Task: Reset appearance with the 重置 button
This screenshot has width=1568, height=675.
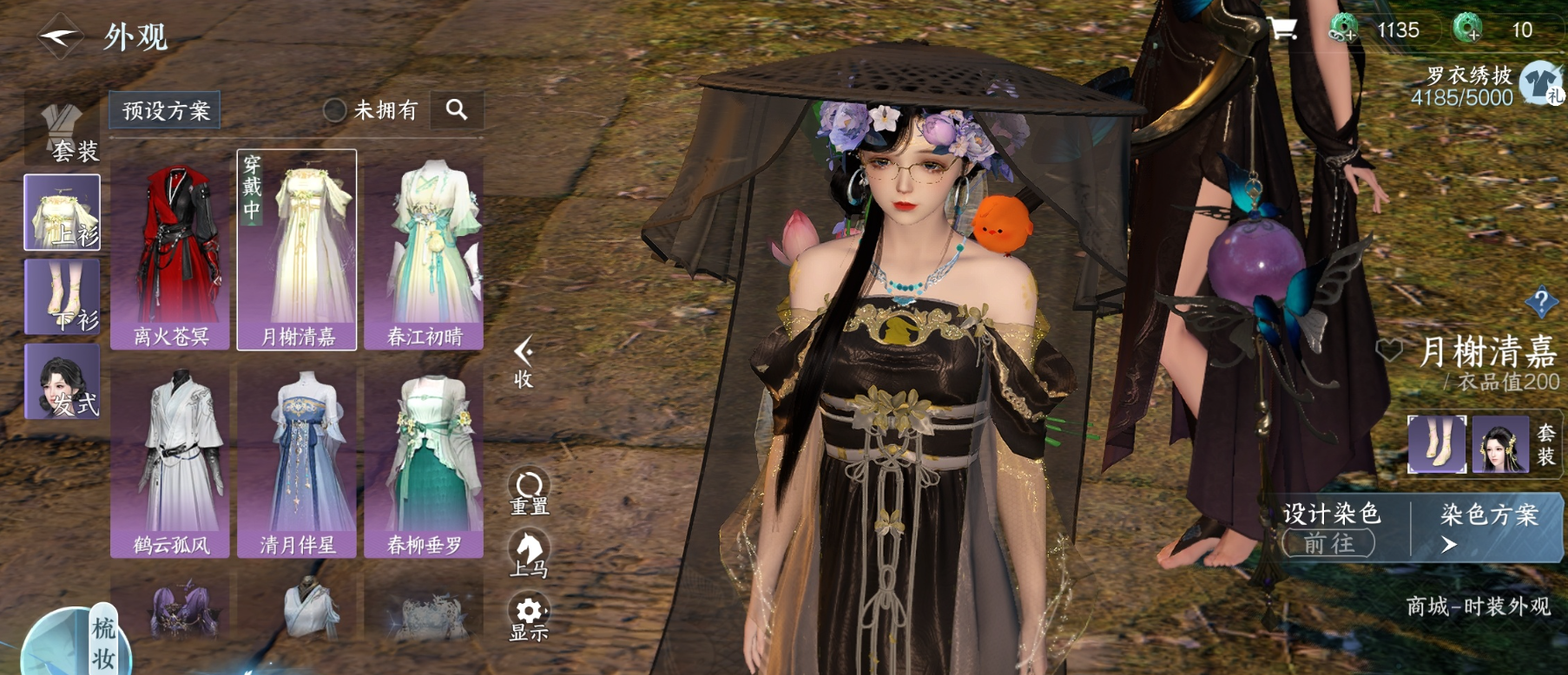Action: coord(529,493)
